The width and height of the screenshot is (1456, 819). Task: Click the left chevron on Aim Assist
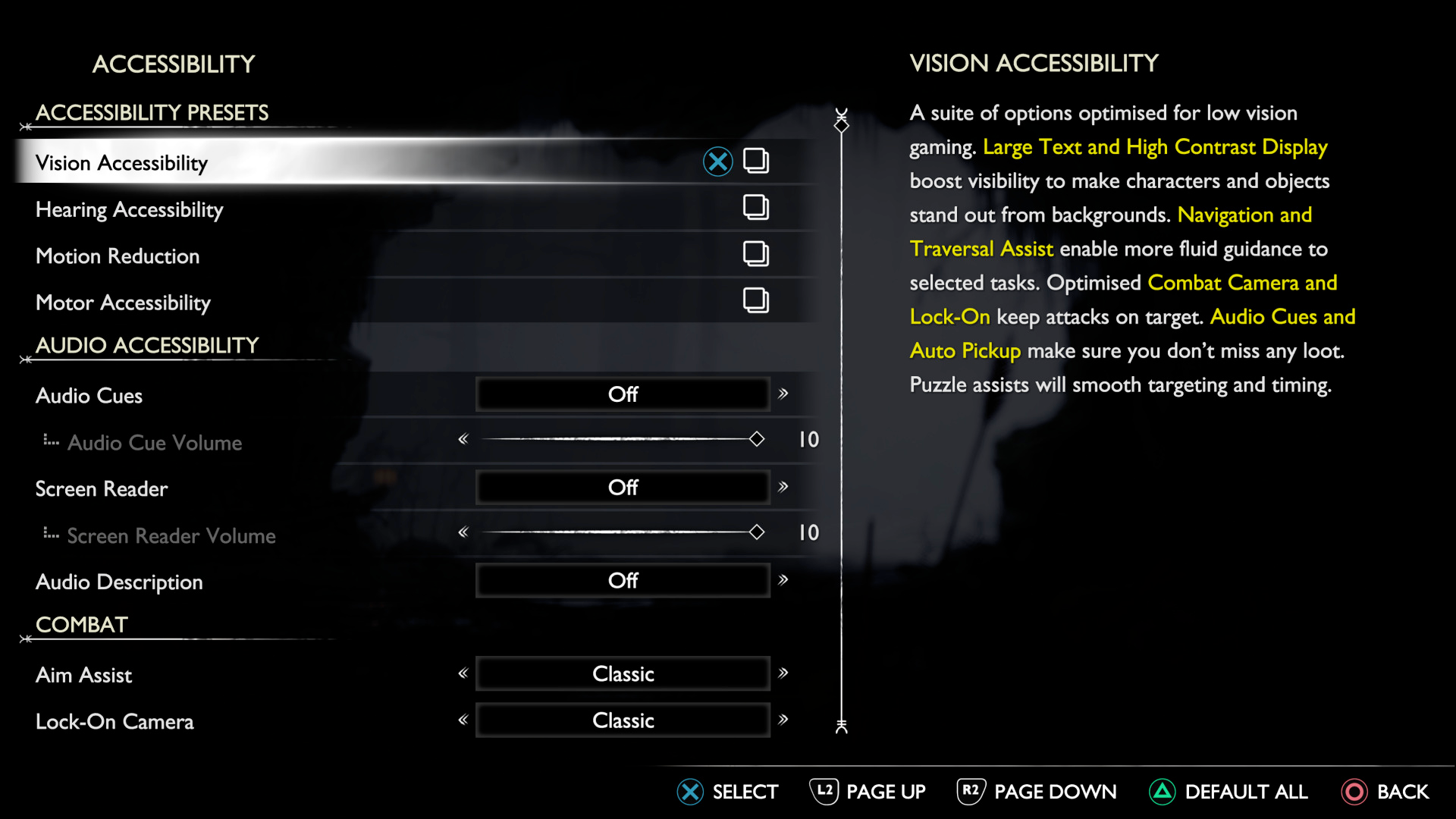coord(463,673)
